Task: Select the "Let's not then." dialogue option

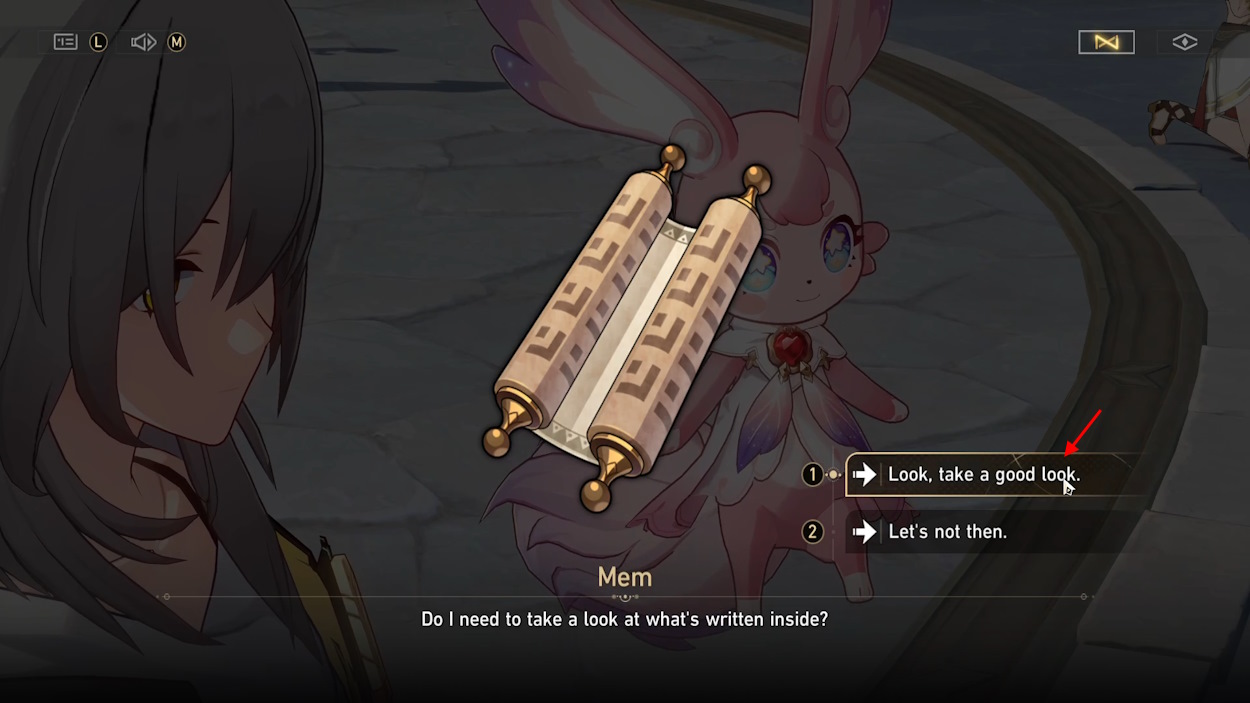Action: click(x=947, y=532)
